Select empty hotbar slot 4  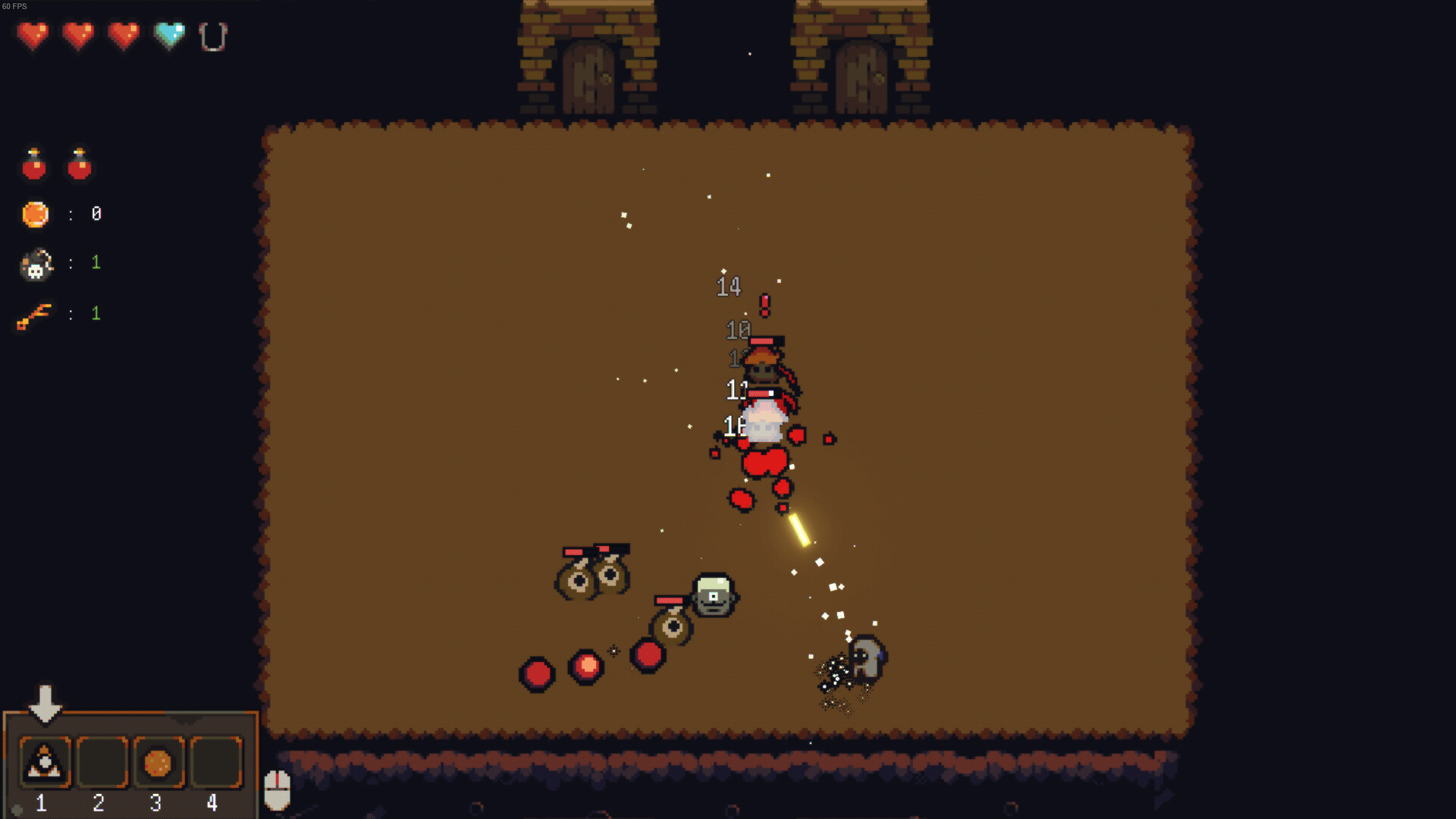coord(213,762)
